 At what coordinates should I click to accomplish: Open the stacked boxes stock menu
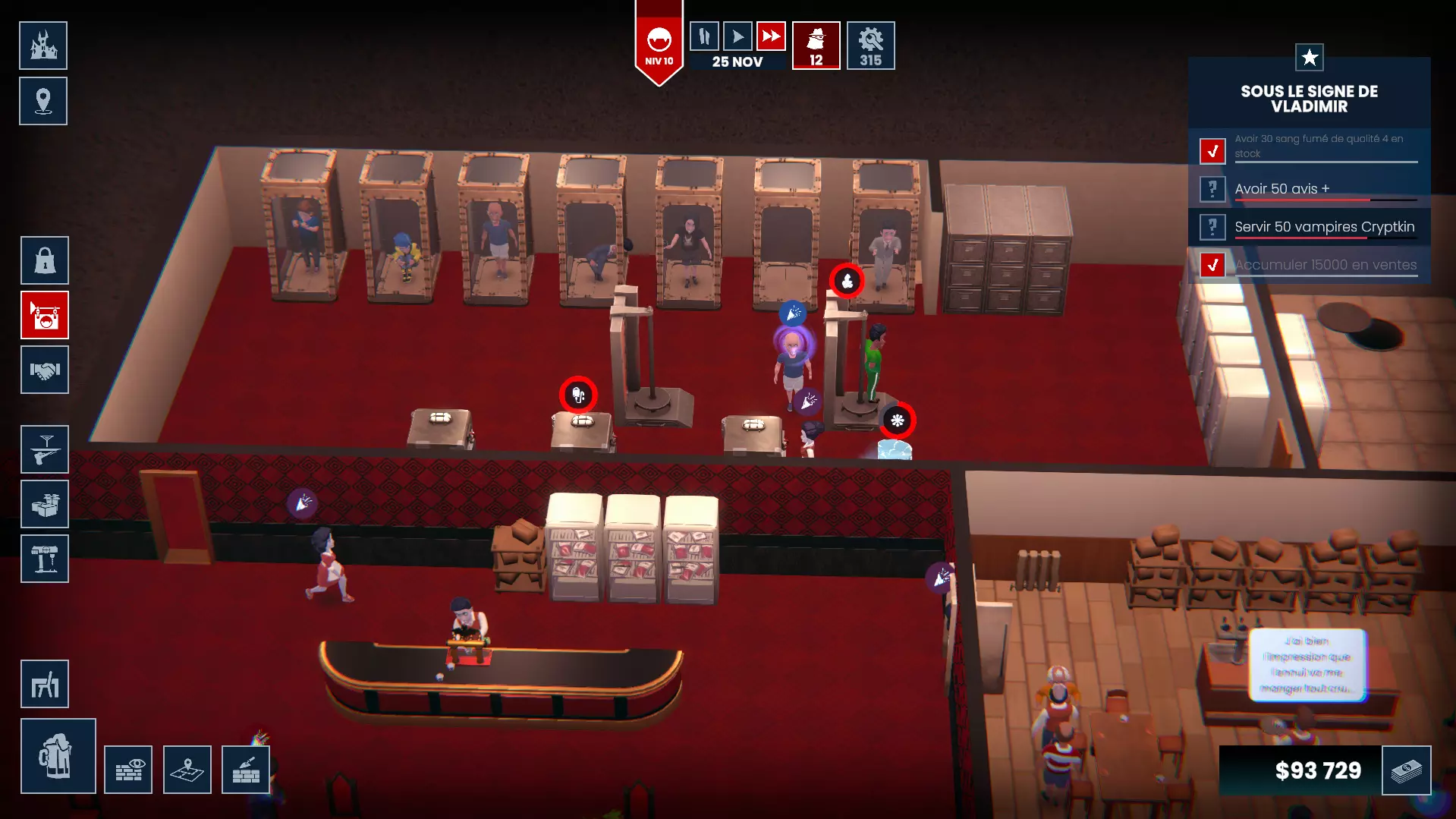pyautogui.click(x=45, y=504)
